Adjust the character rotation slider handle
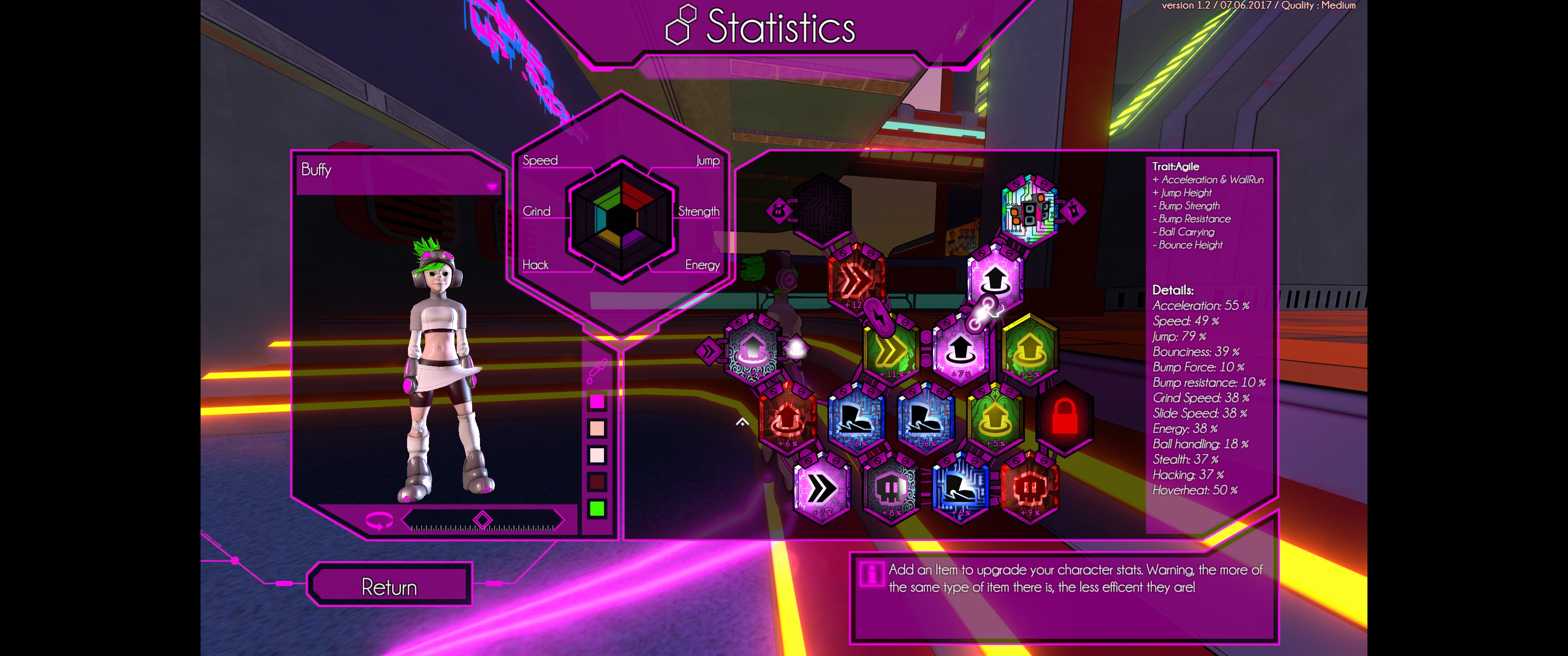 pos(482,520)
